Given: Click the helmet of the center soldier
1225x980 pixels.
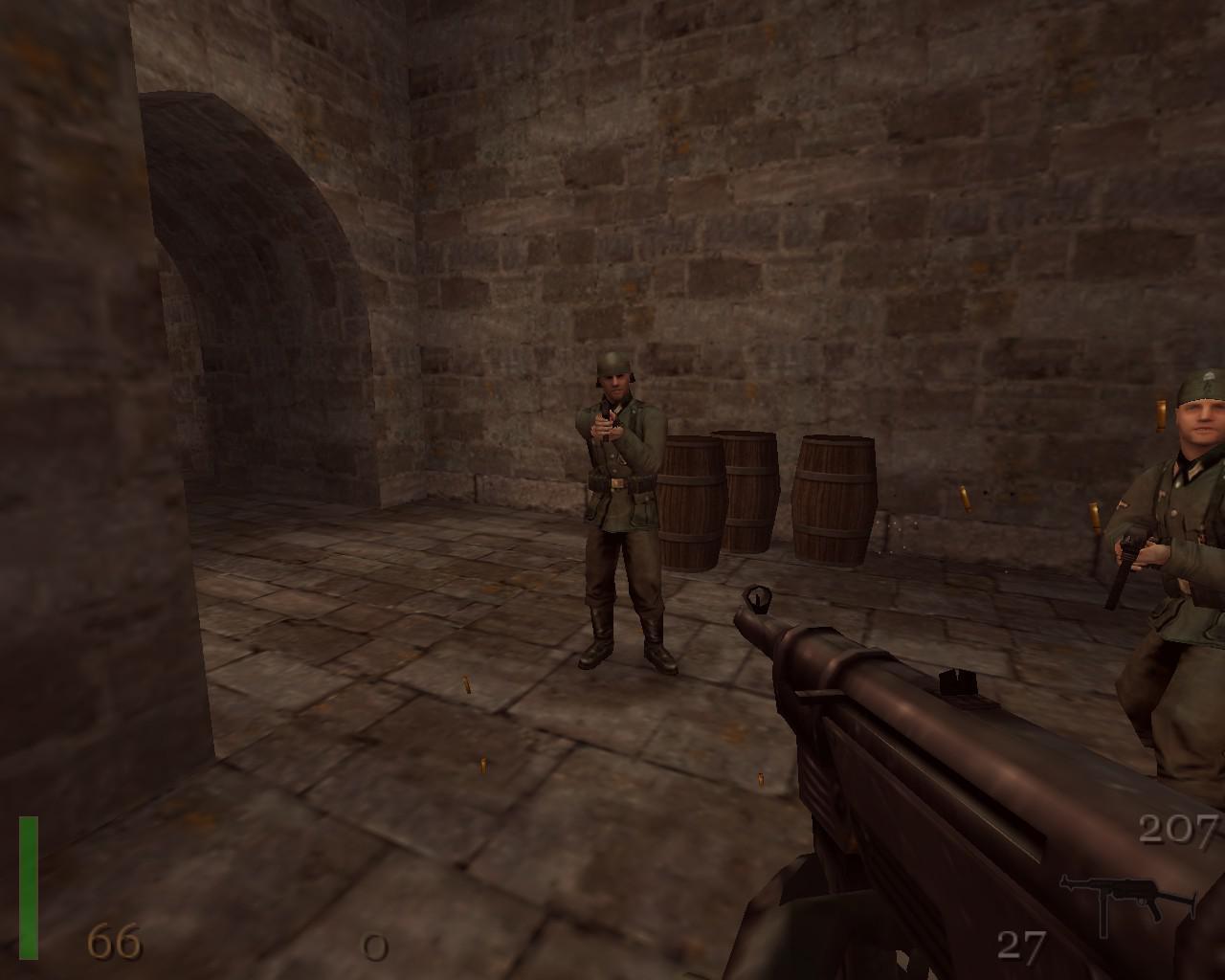Looking at the screenshot, I should point(612,364).
